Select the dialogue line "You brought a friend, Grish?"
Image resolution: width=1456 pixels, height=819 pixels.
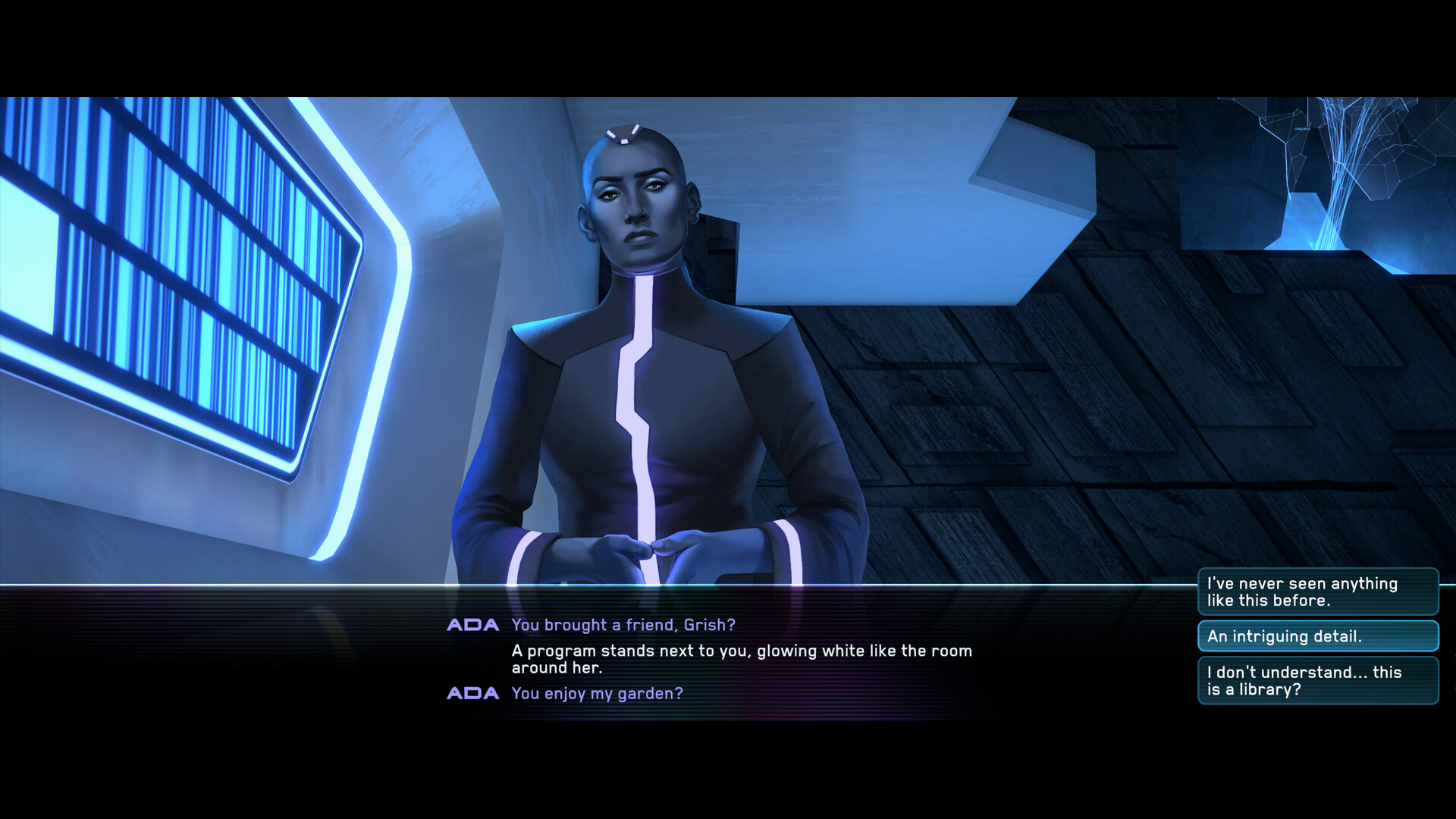point(624,625)
